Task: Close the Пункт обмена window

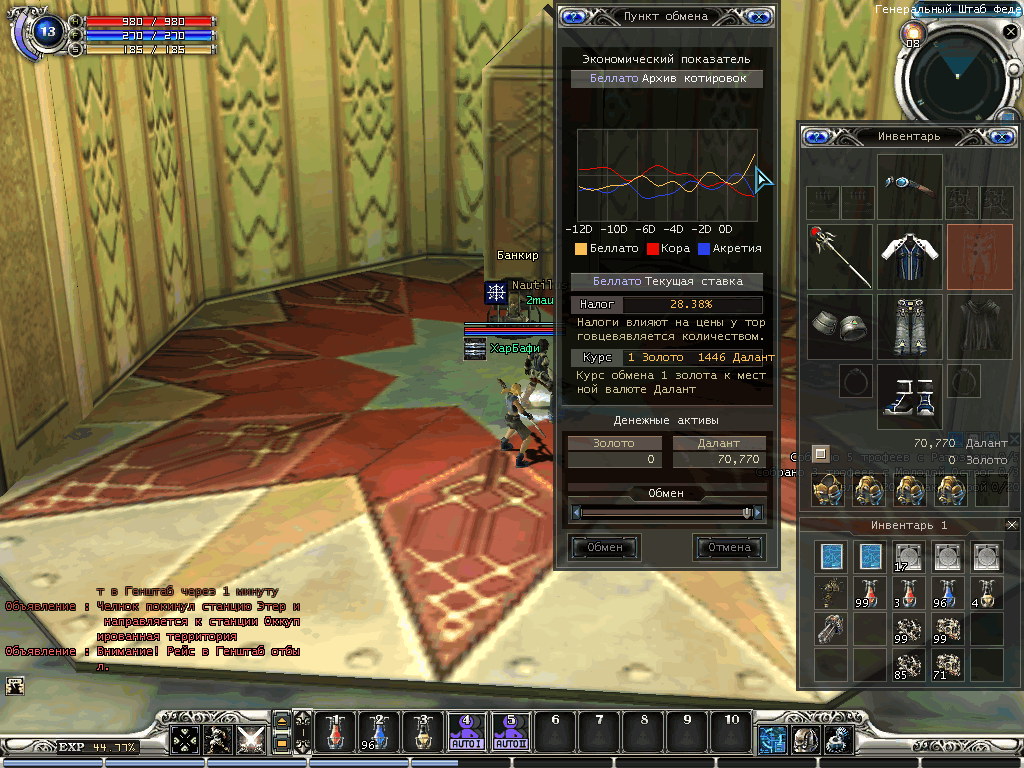Action: coord(759,16)
